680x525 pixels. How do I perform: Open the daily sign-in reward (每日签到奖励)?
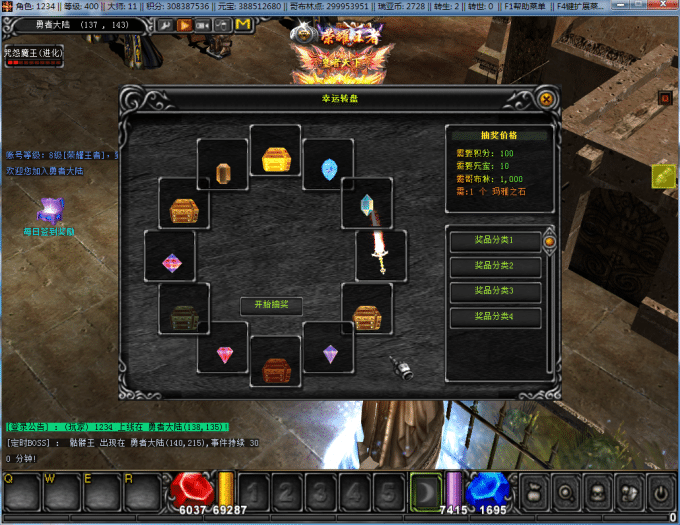point(49,211)
